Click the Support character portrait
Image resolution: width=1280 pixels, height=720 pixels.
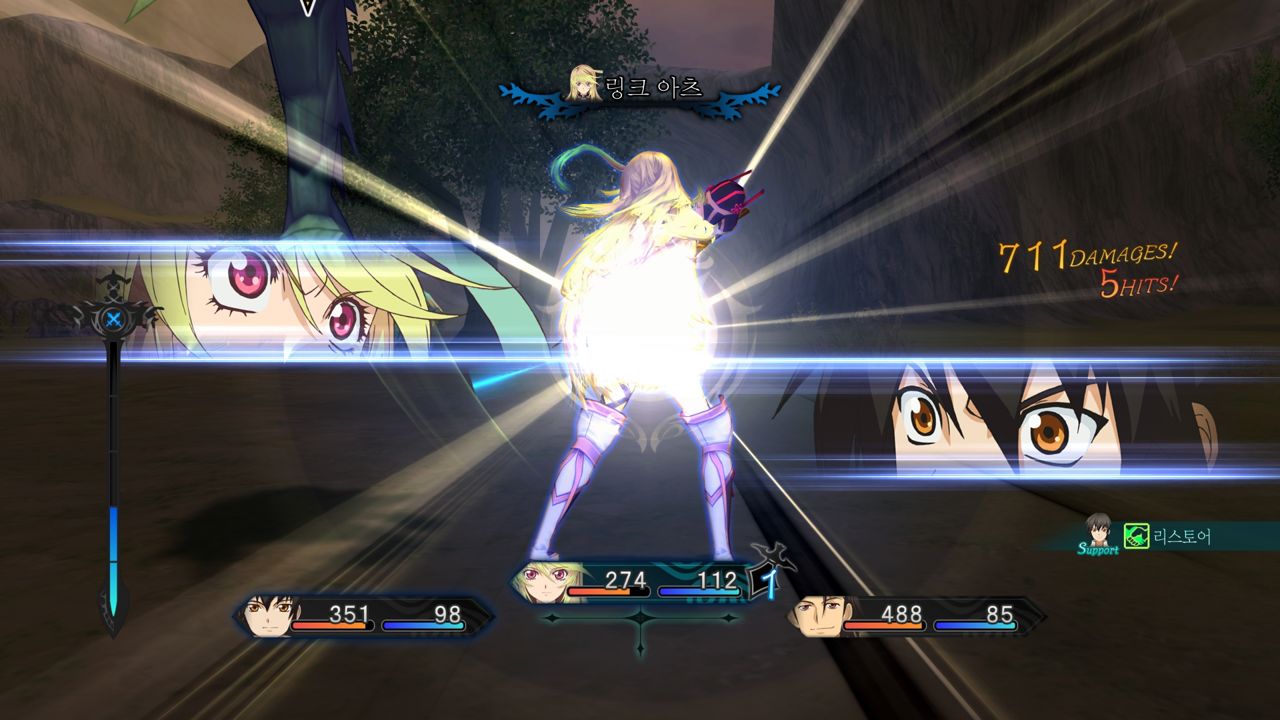tap(1099, 530)
